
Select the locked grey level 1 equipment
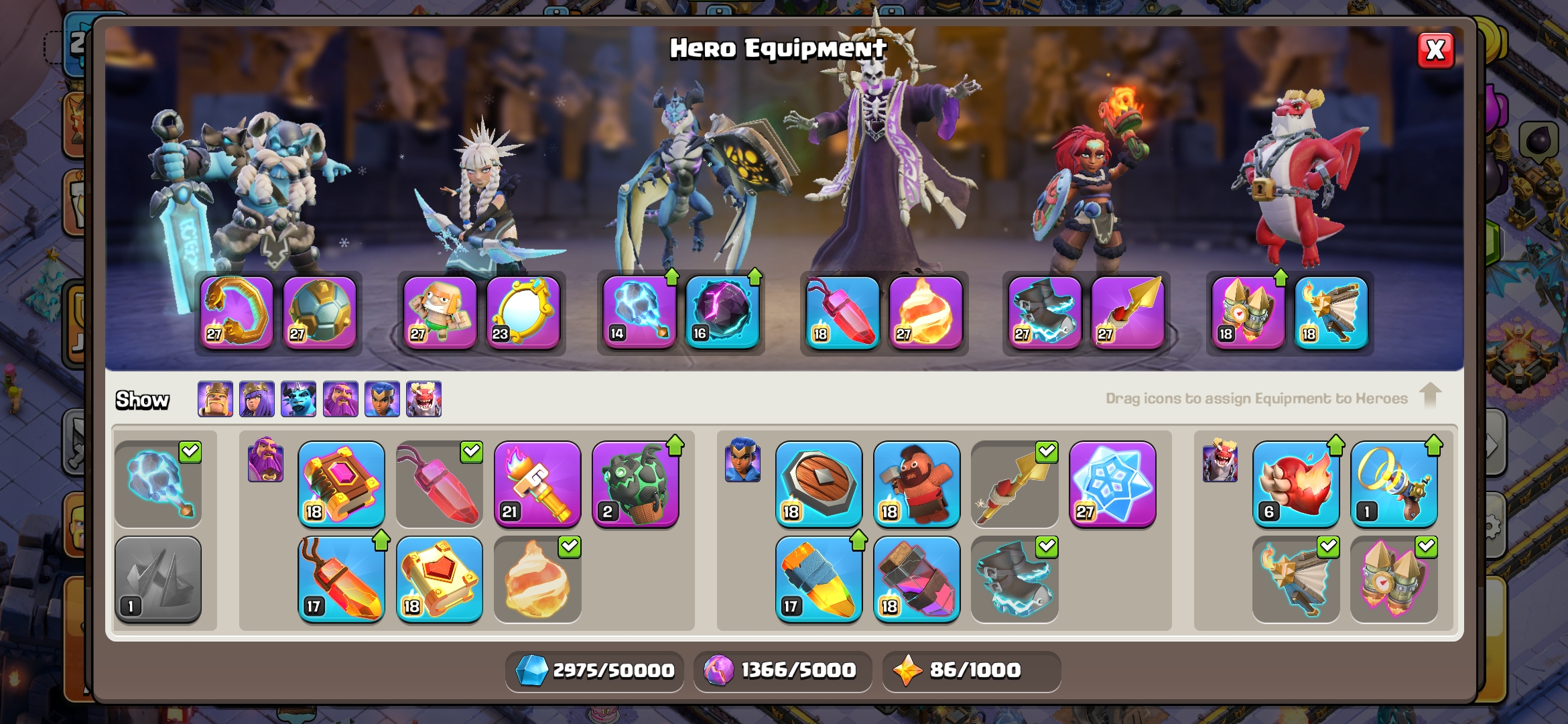tap(158, 579)
